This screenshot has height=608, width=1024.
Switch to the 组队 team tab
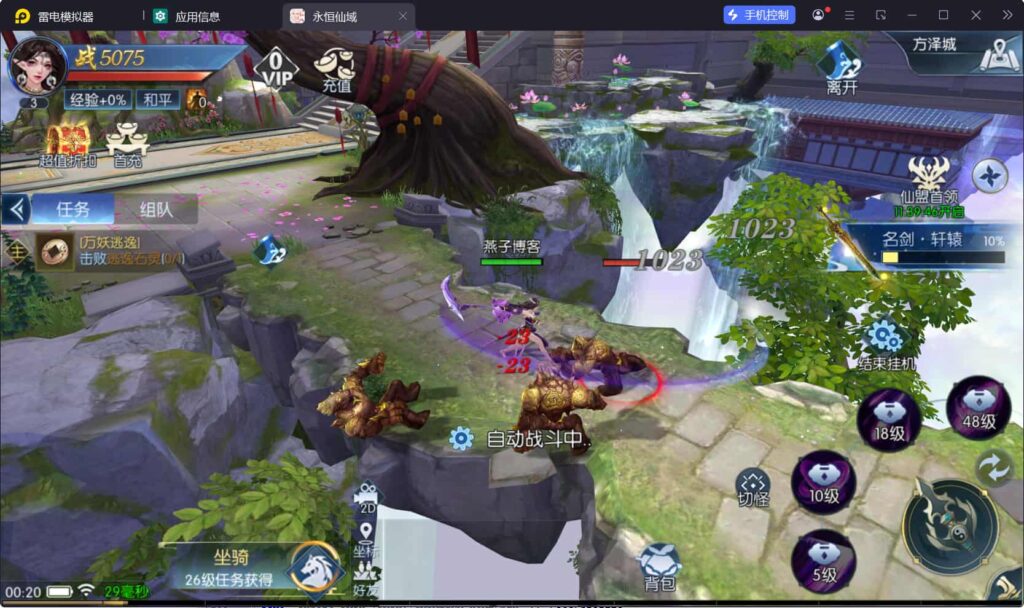pyautogui.click(x=155, y=209)
